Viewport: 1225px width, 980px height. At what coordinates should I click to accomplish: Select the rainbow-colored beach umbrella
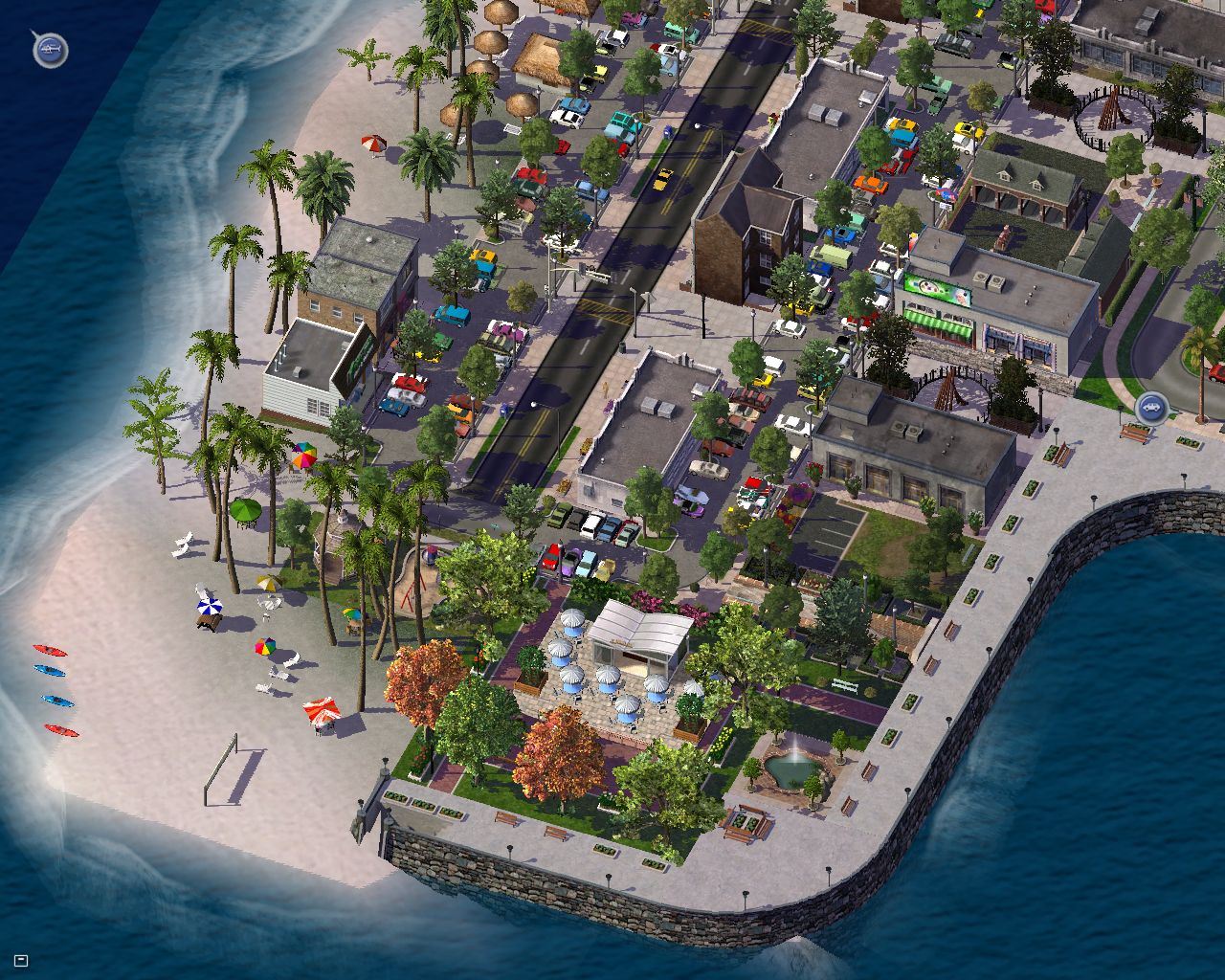coord(306,457)
